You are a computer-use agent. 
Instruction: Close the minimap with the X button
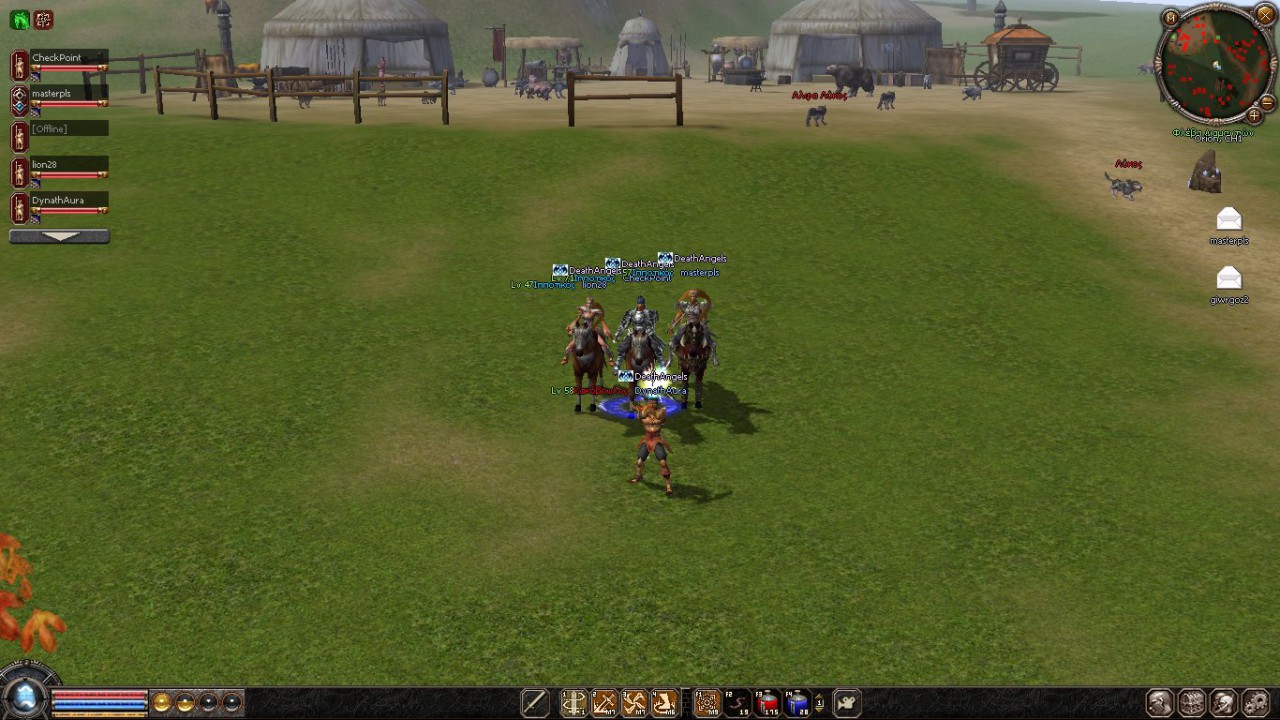point(1264,15)
